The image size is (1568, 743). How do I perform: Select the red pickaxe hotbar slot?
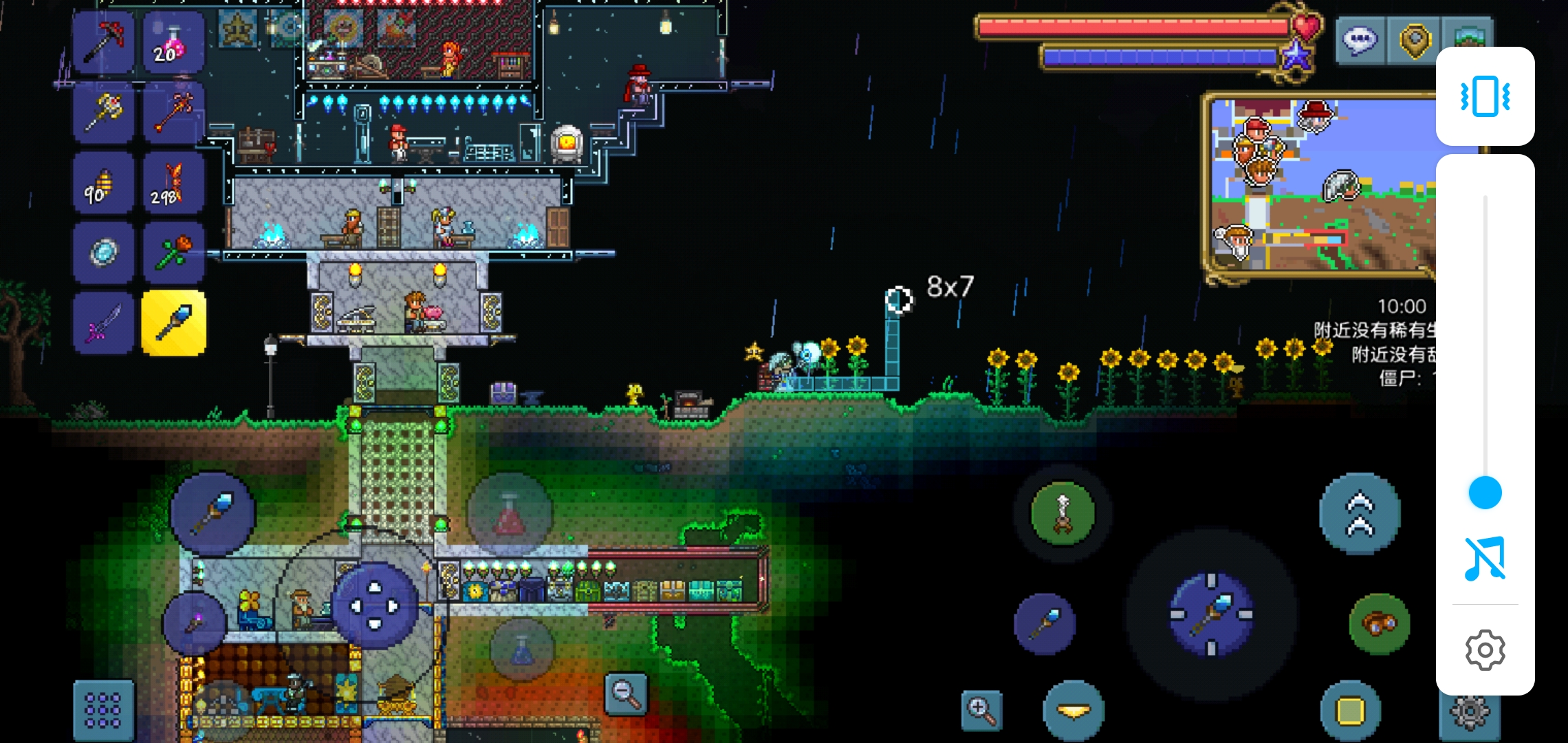tap(103, 43)
